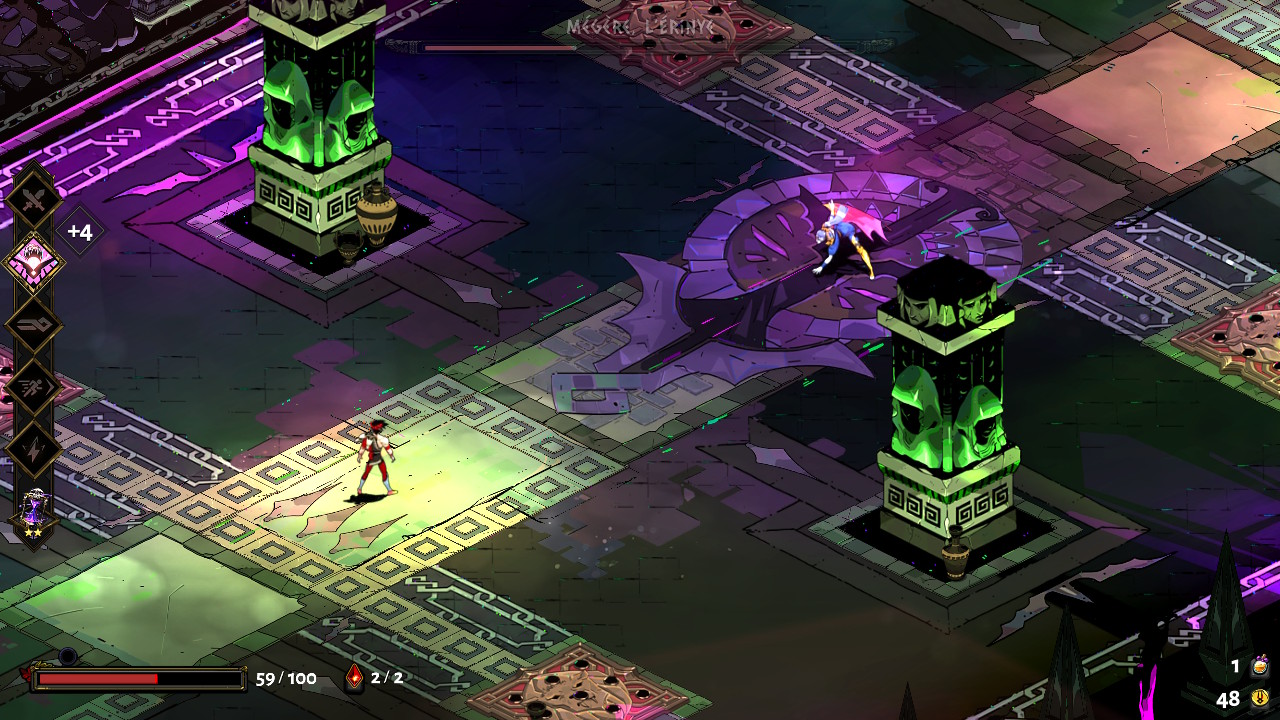Expand the +4 additional boons badge
Viewport: 1280px width, 720px height.
pyautogui.click(x=80, y=233)
